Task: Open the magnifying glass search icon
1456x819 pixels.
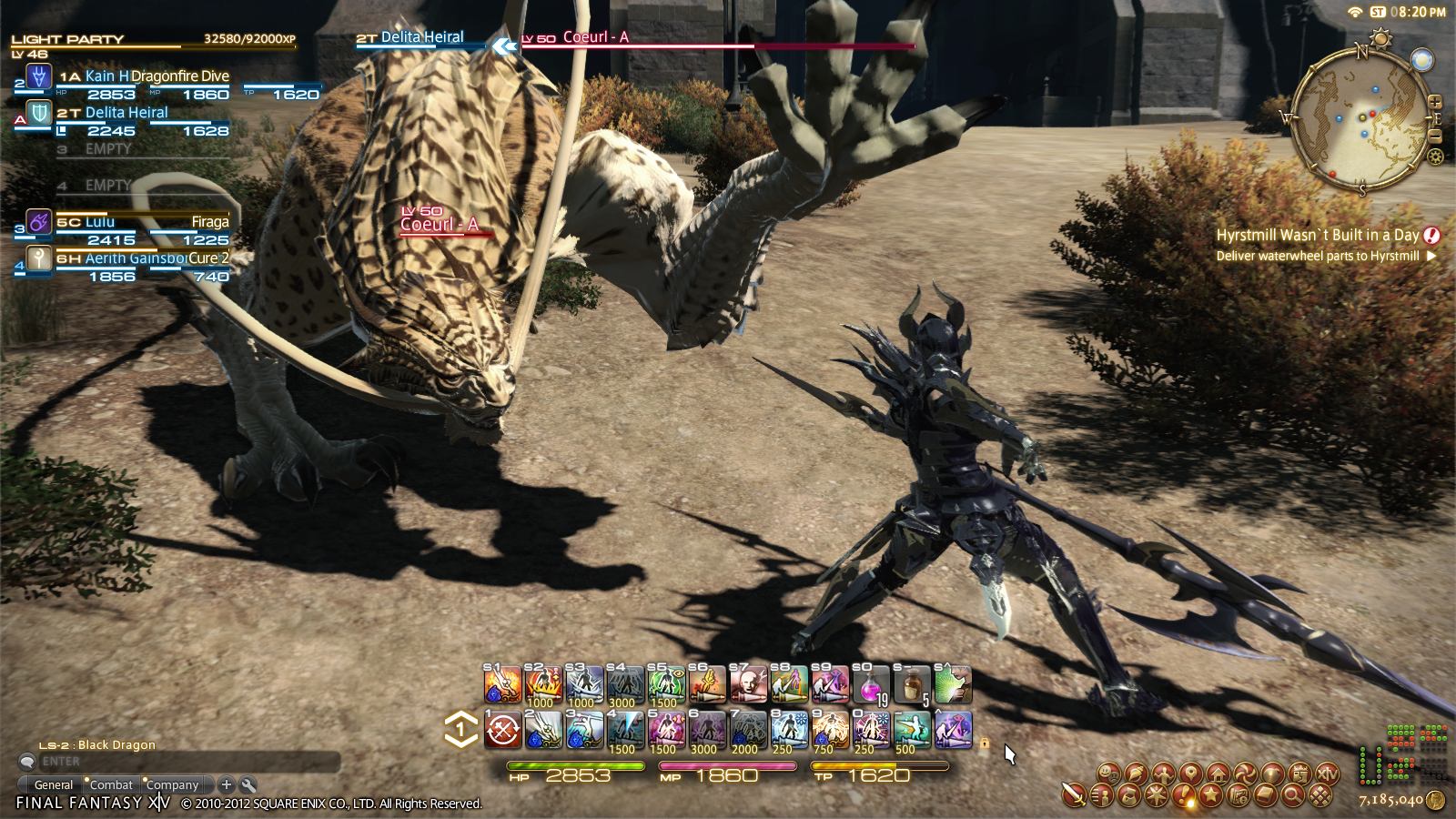Action: click(x=1292, y=795)
